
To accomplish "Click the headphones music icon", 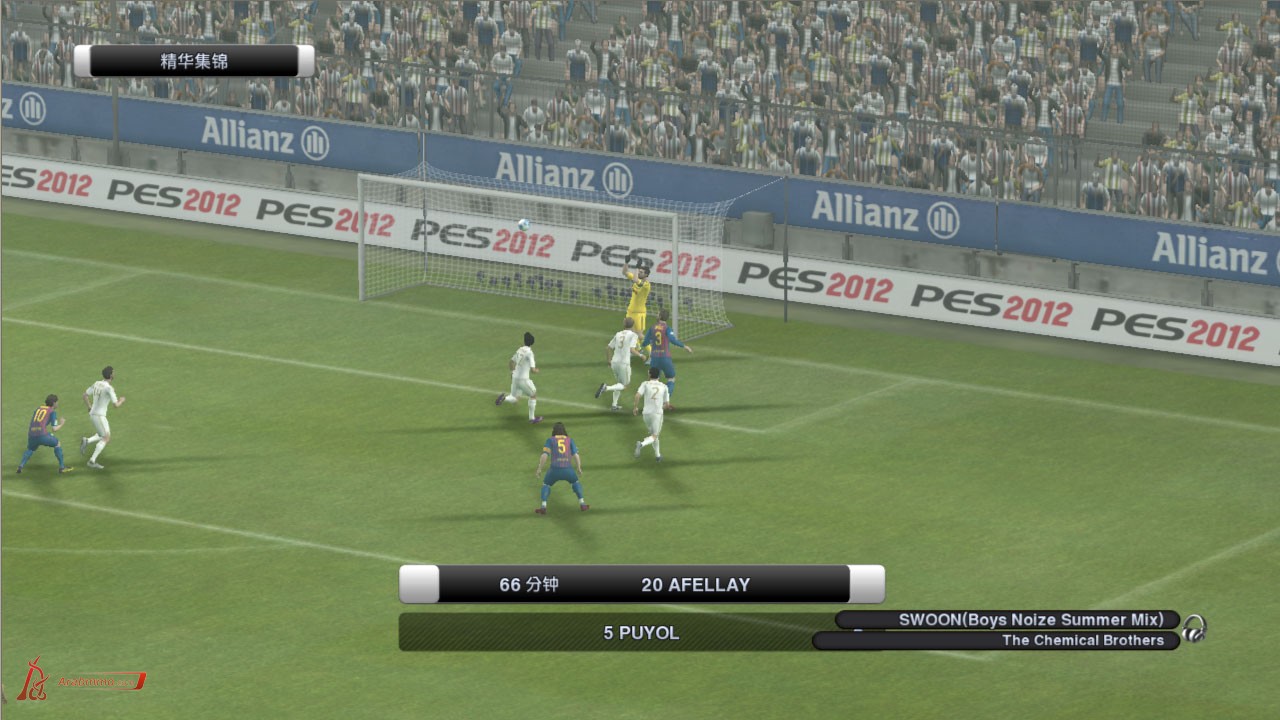I will (x=1194, y=629).
